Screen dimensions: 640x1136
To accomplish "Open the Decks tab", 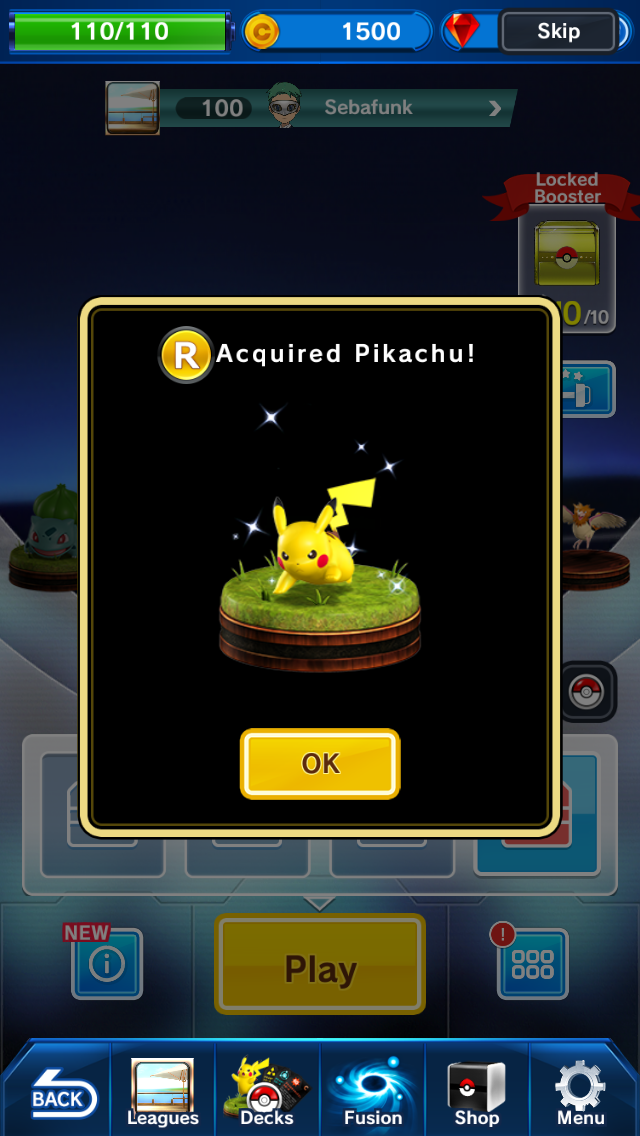I will (x=267, y=1092).
